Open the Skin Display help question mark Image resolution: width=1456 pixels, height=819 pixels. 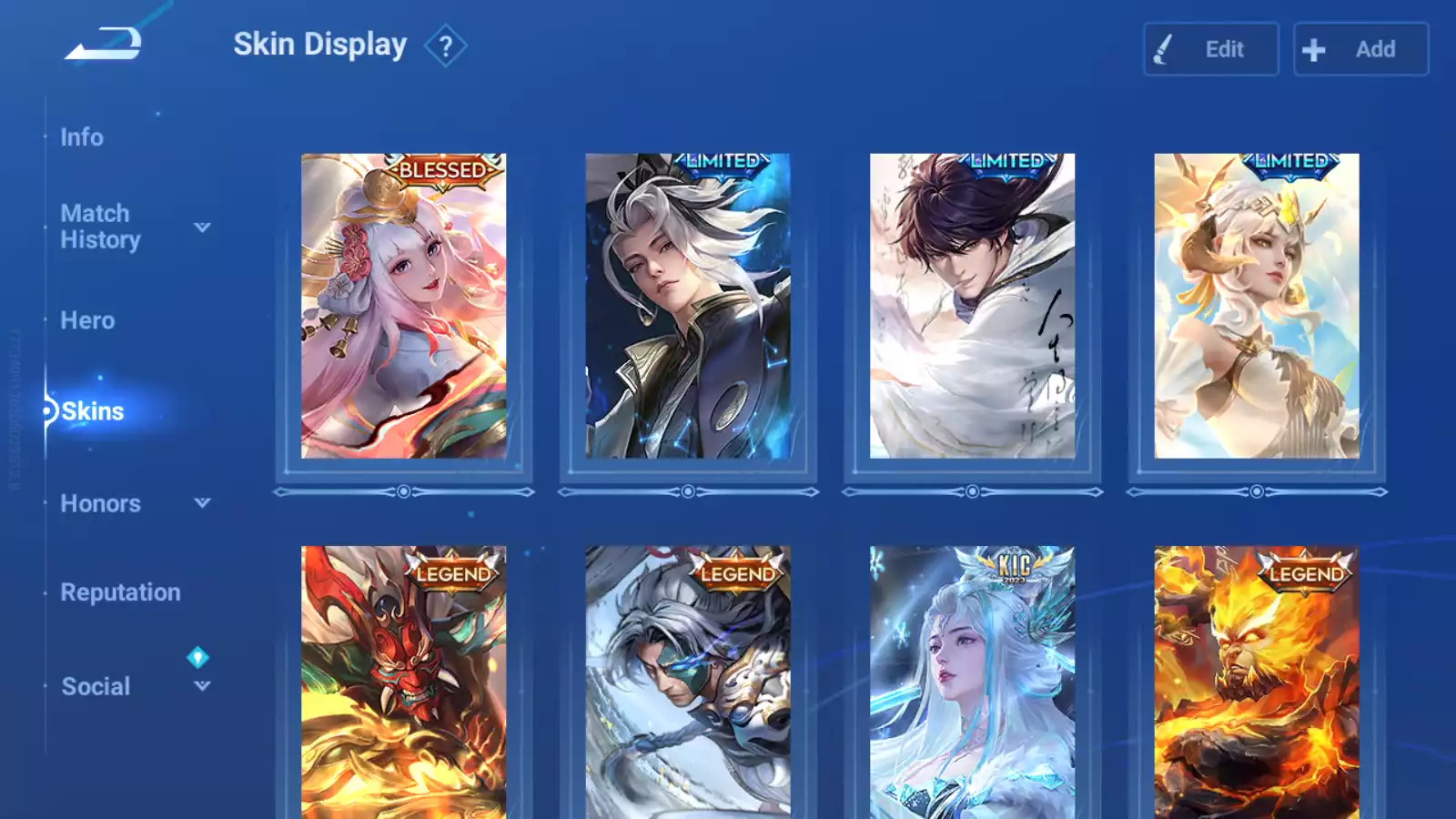(x=445, y=46)
